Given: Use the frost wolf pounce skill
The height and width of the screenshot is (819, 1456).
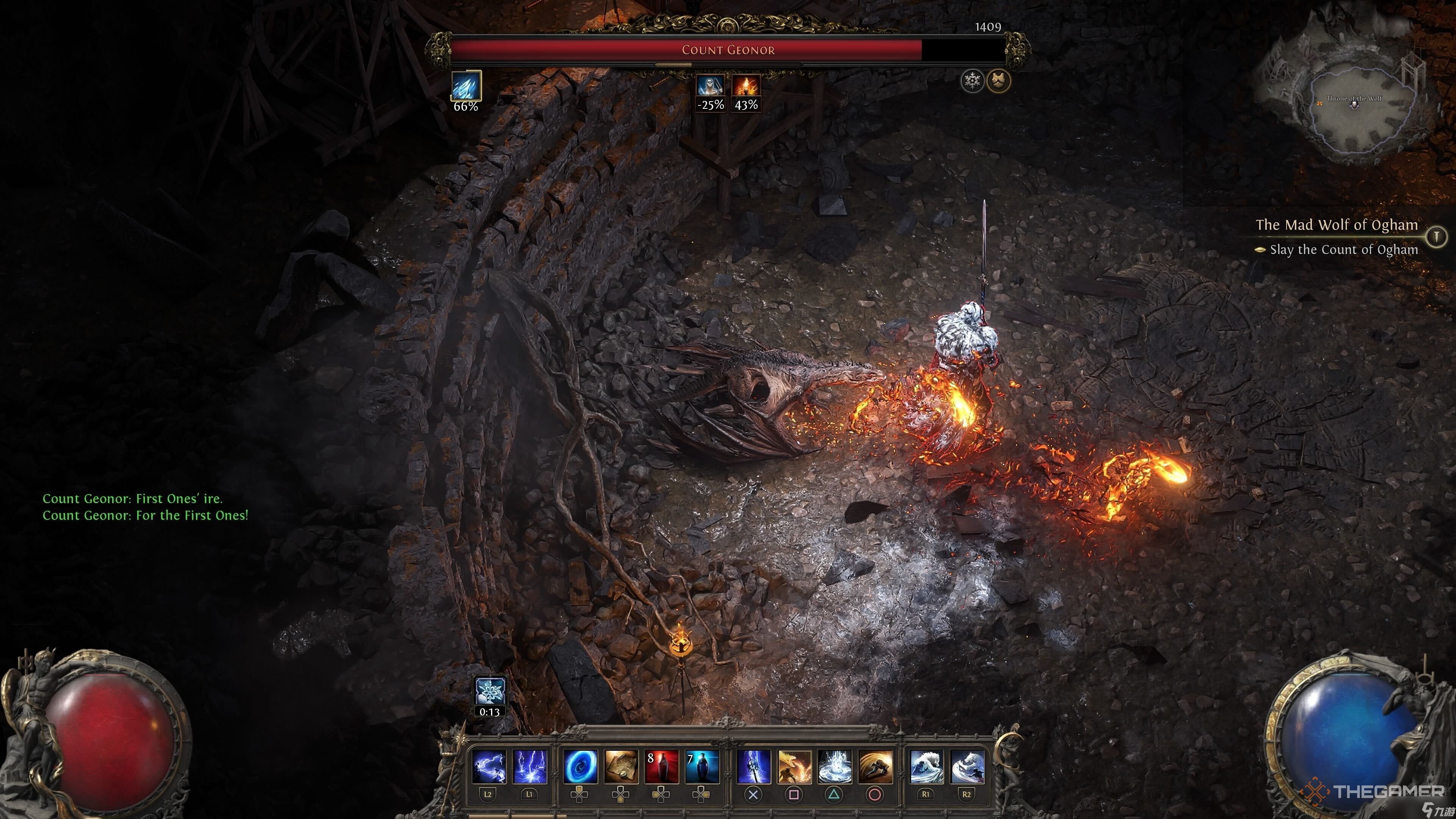Looking at the screenshot, I should [967, 767].
